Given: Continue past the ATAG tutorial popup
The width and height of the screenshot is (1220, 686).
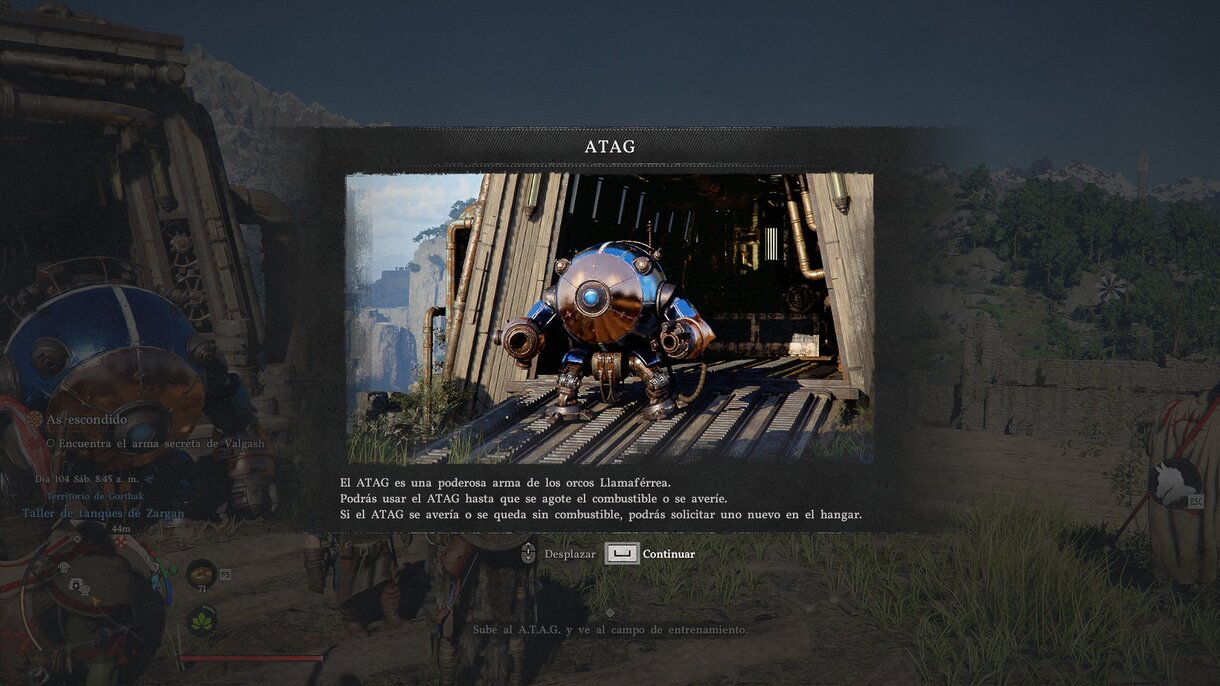Looking at the screenshot, I should click(x=650, y=553).
